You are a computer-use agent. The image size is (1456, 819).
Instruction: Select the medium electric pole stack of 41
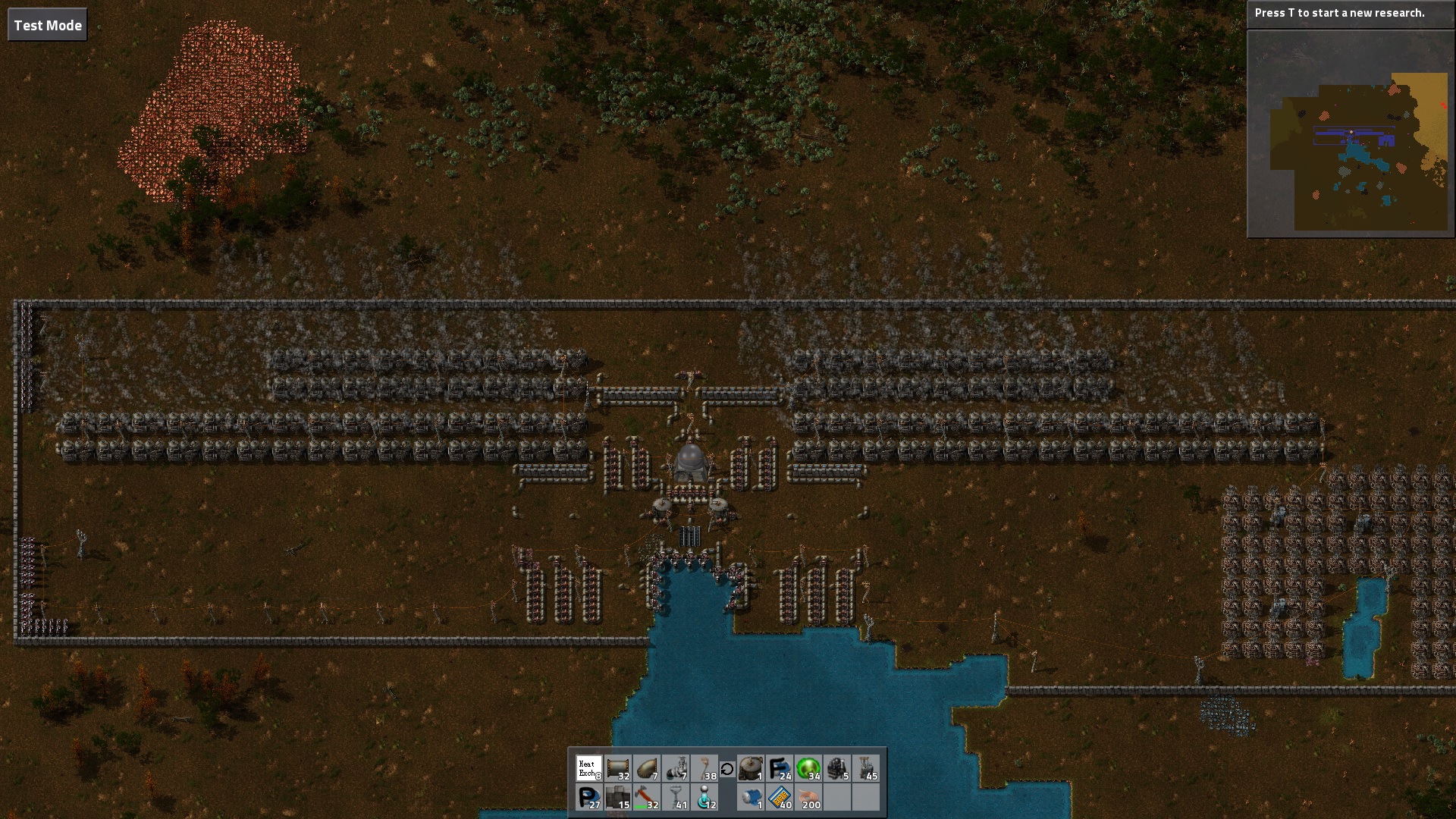(676, 798)
